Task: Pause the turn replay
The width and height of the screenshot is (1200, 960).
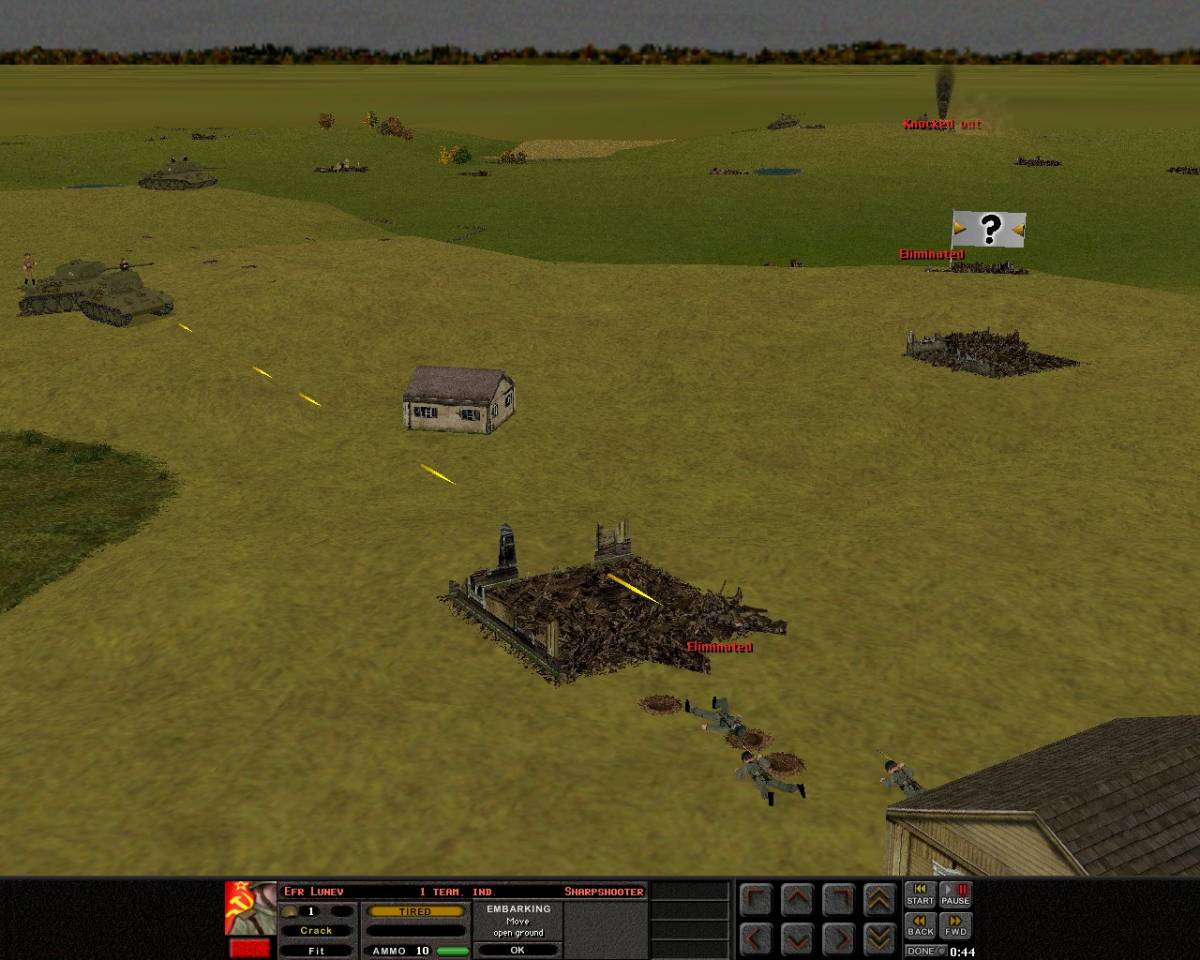Action: pyautogui.click(x=955, y=893)
